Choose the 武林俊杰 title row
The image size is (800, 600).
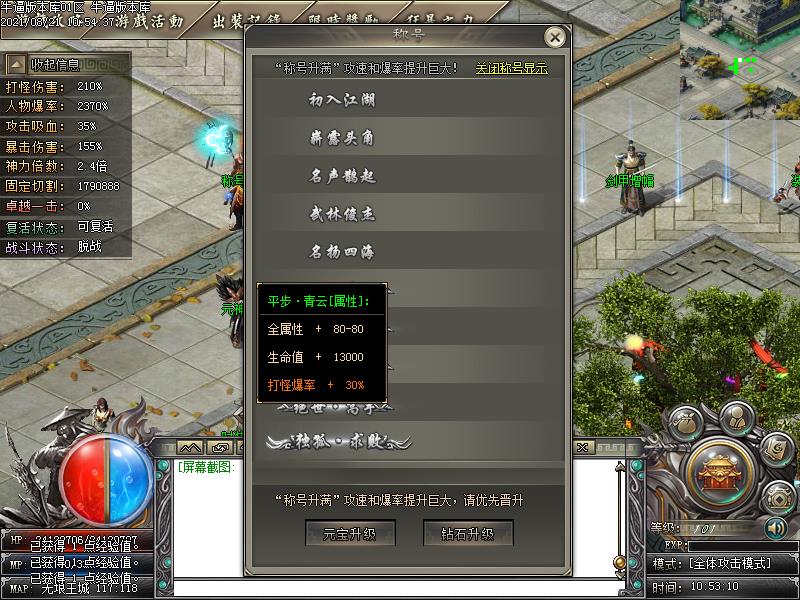pos(342,214)
